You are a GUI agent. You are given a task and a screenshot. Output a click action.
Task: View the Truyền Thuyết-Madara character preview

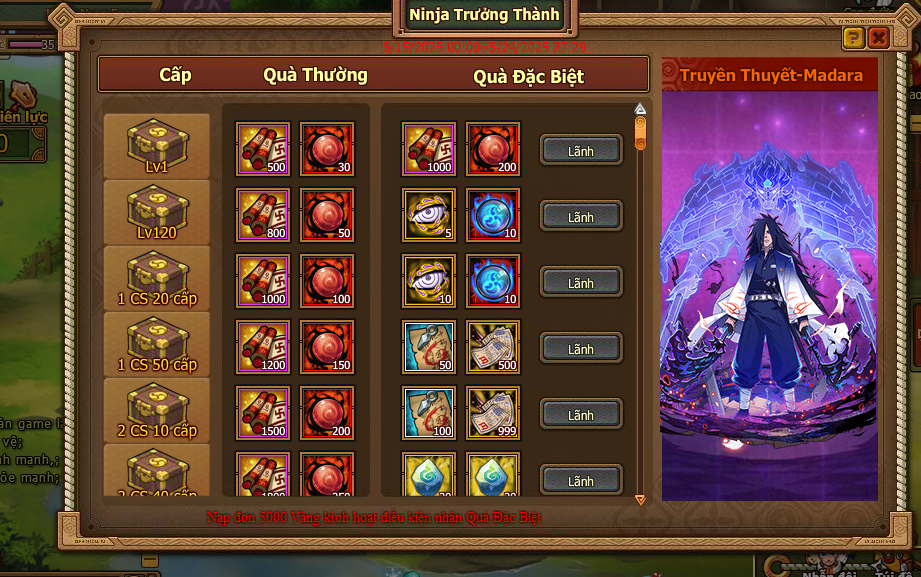coord(769,290)
